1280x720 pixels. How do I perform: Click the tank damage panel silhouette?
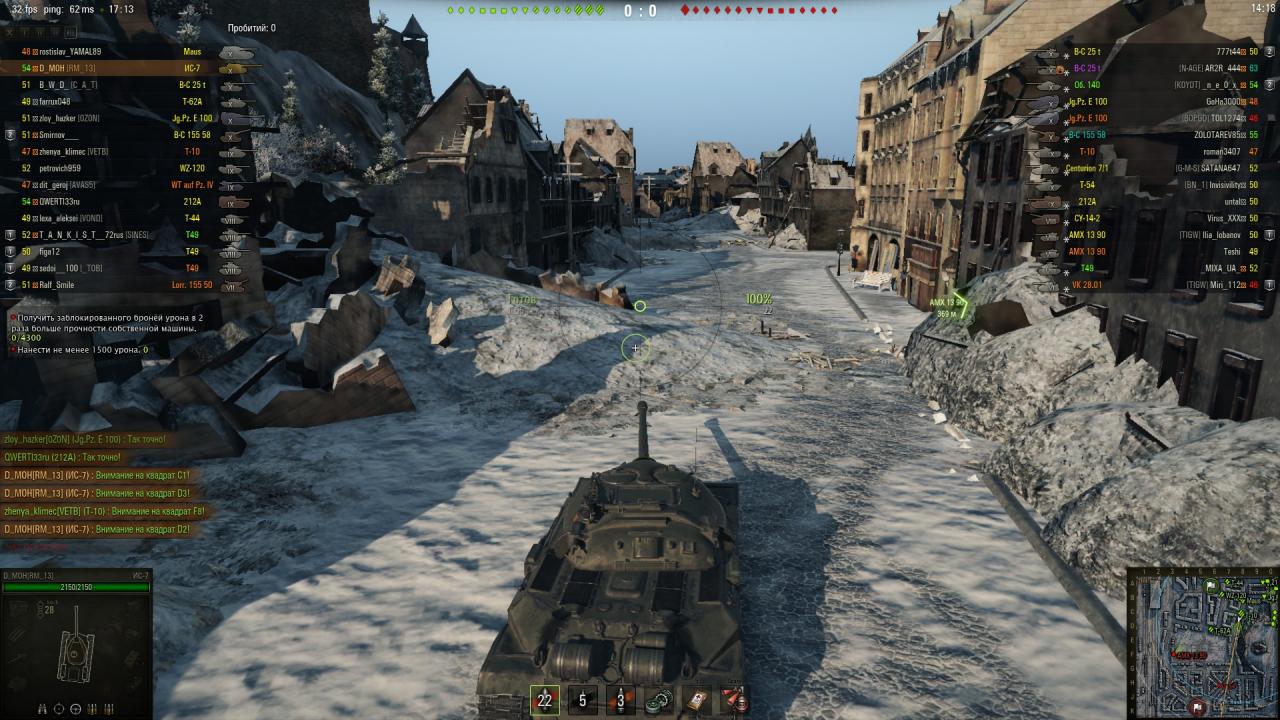click(76, 655)
